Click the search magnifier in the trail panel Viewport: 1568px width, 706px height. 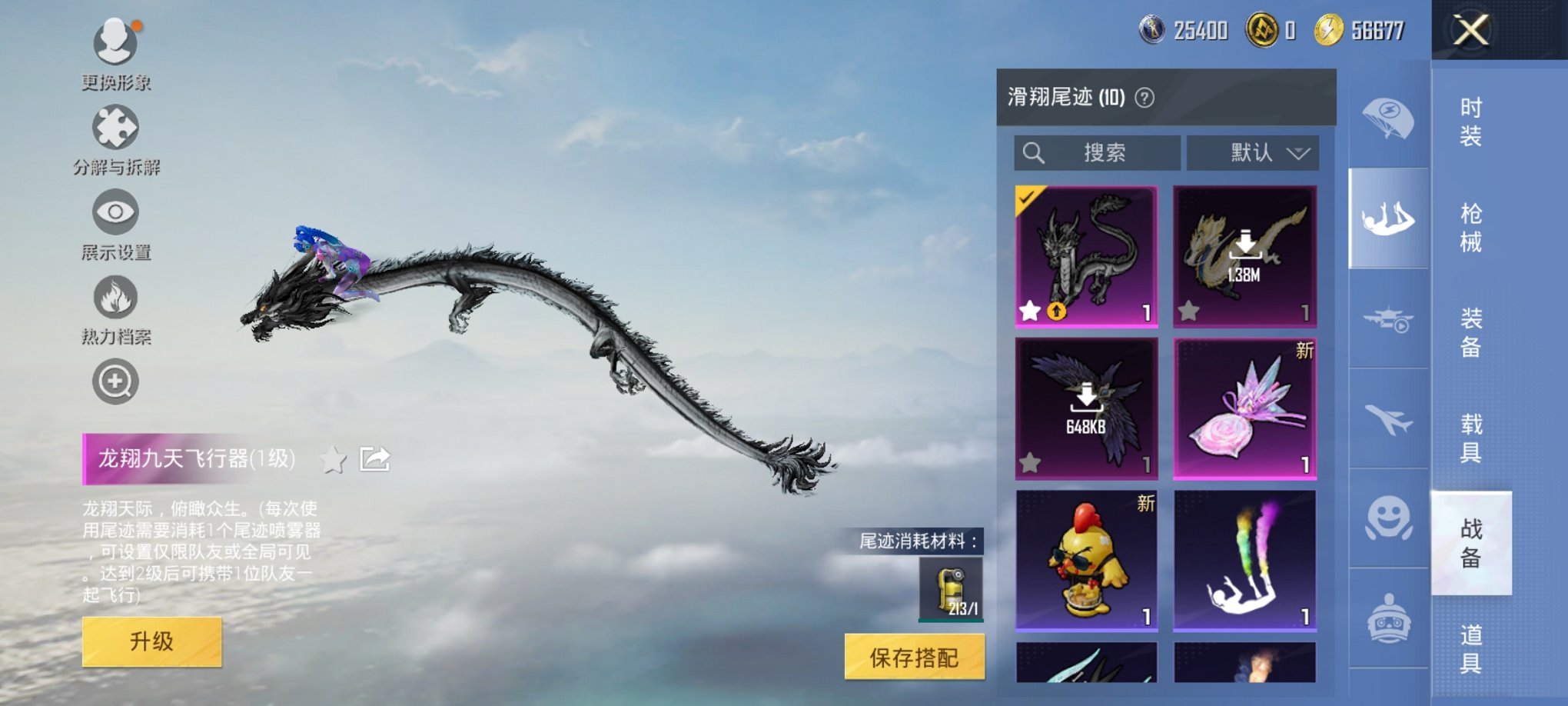coord(1034,152)
